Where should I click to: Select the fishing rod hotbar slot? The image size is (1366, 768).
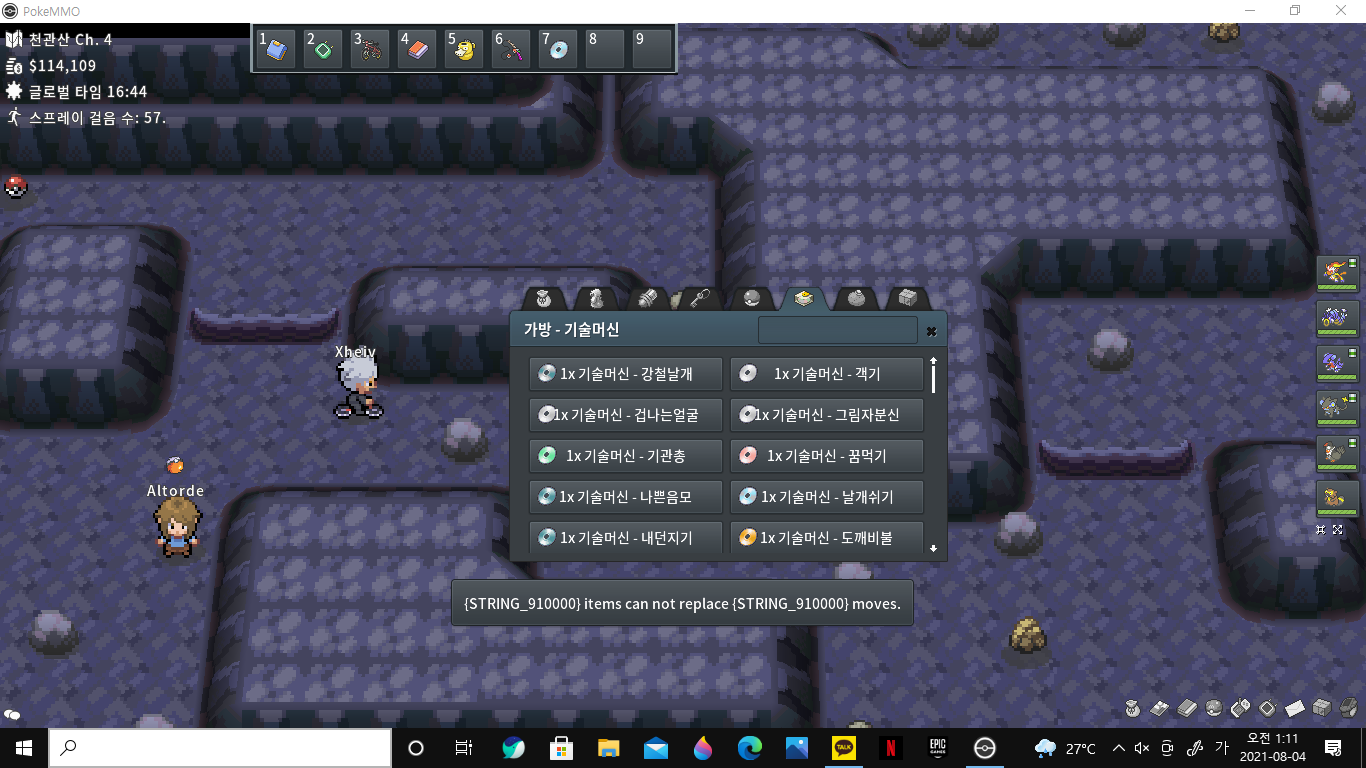[x=511, y=48]
